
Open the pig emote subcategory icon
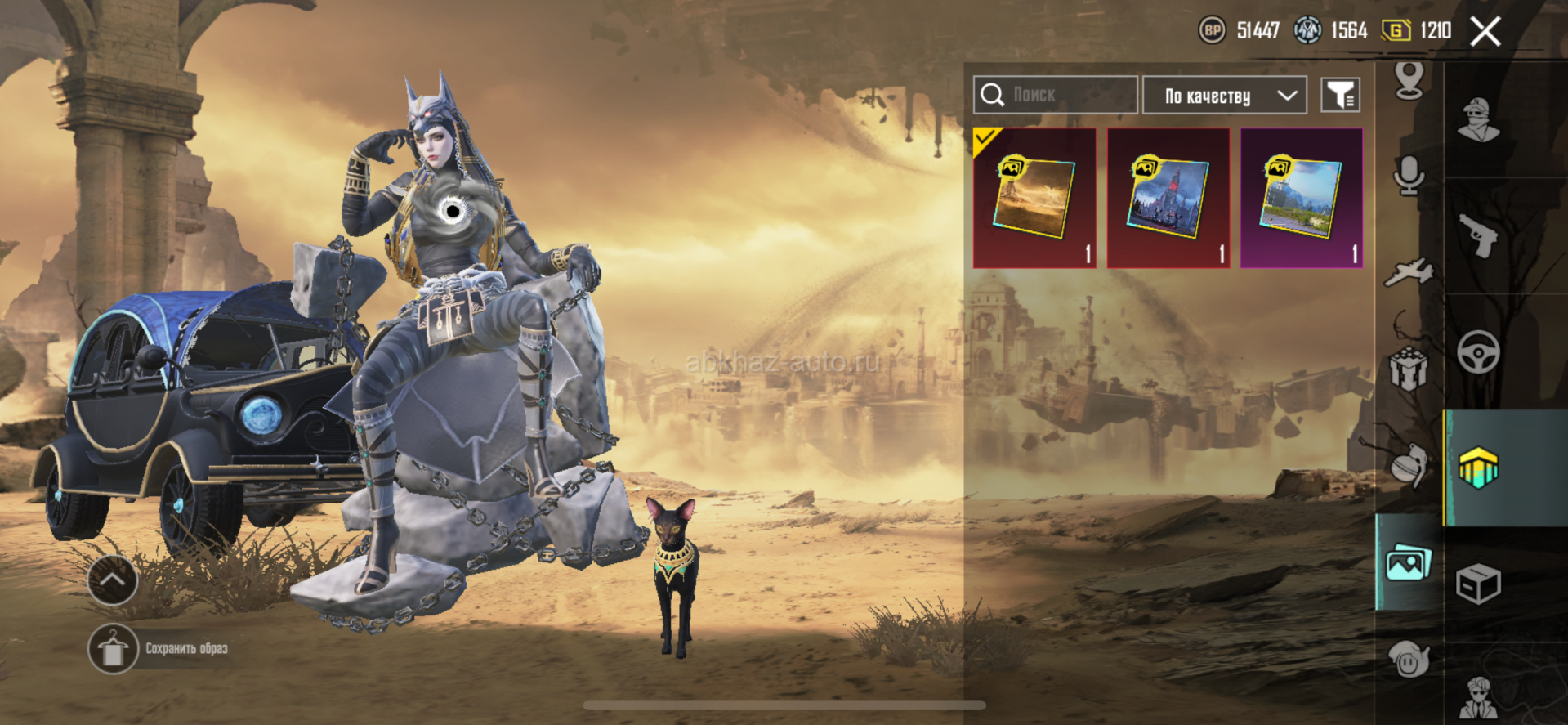1409,659
